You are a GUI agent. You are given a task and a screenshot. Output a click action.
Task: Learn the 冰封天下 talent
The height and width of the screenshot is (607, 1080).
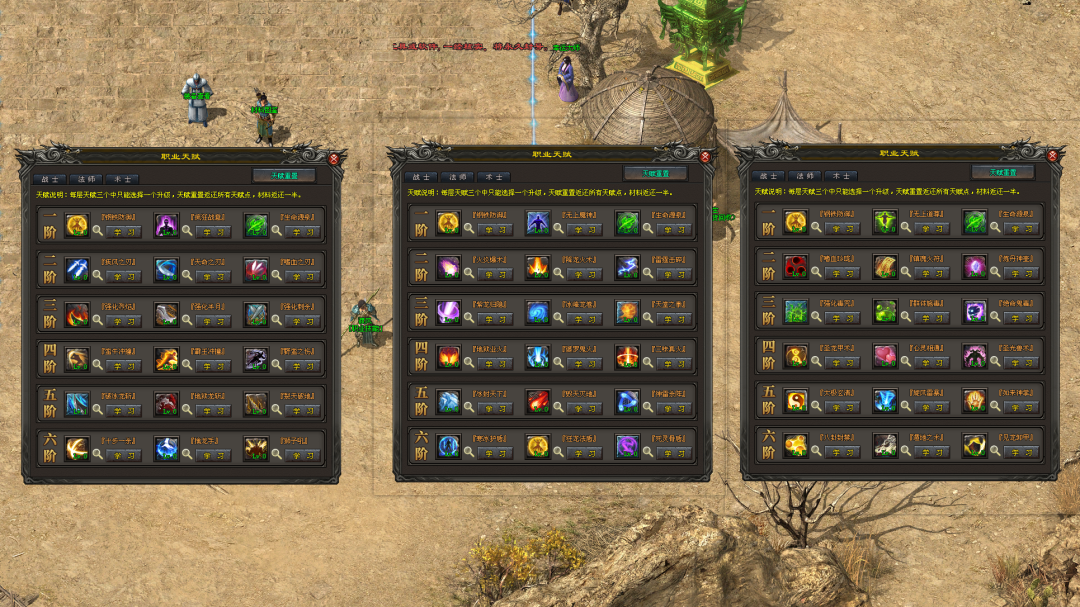coord(495,408)
